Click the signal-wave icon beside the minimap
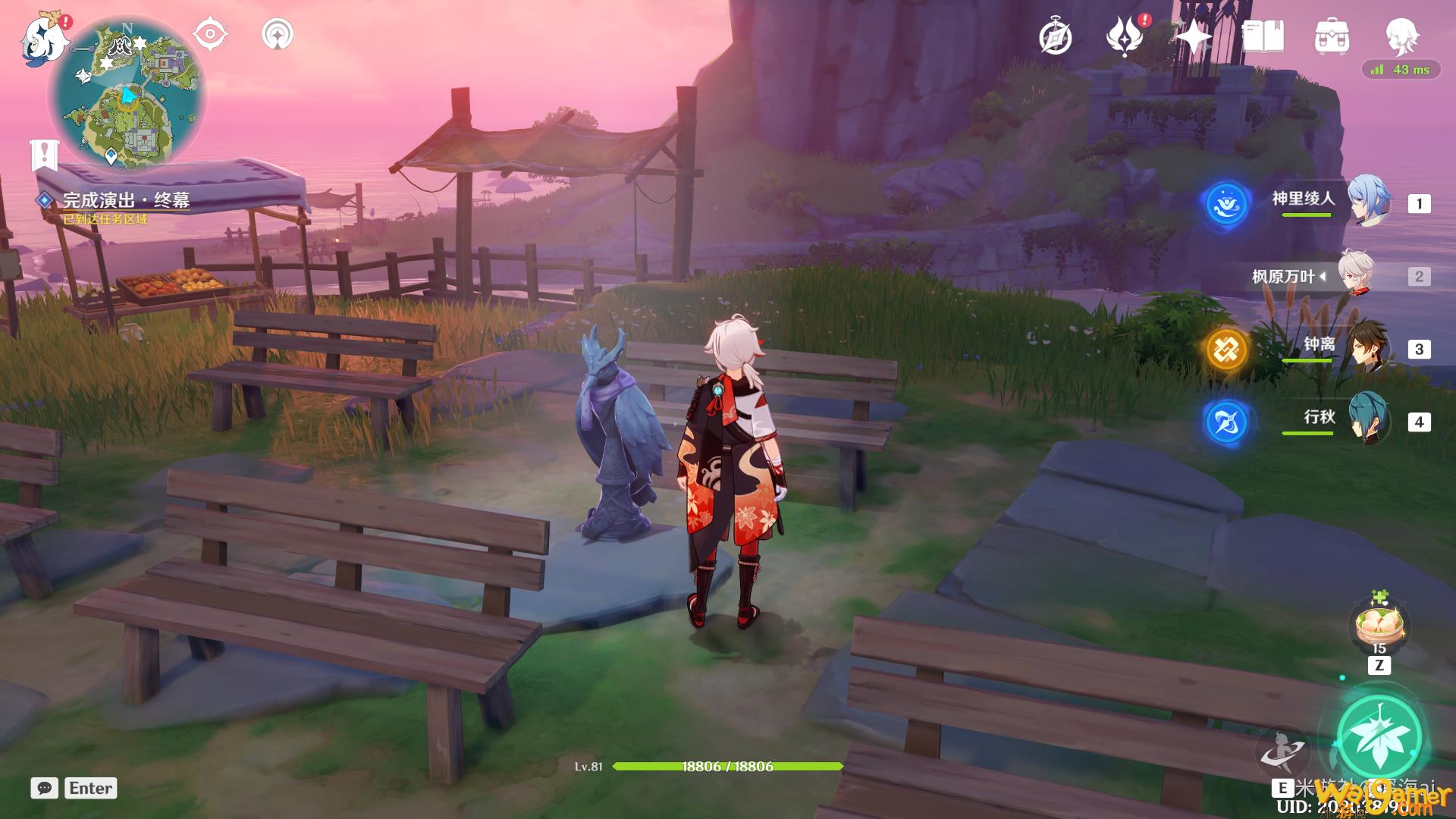This screenshot has height=819, width=1456. click(278, 35)
